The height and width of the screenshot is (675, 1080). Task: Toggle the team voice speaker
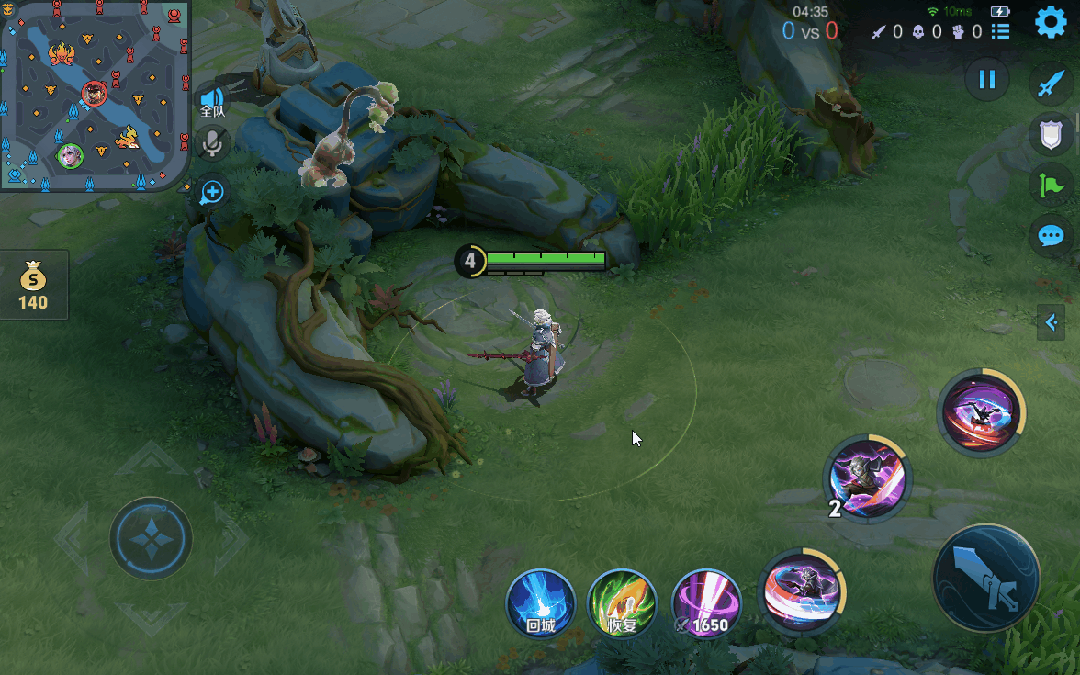[x=212, y=99]
